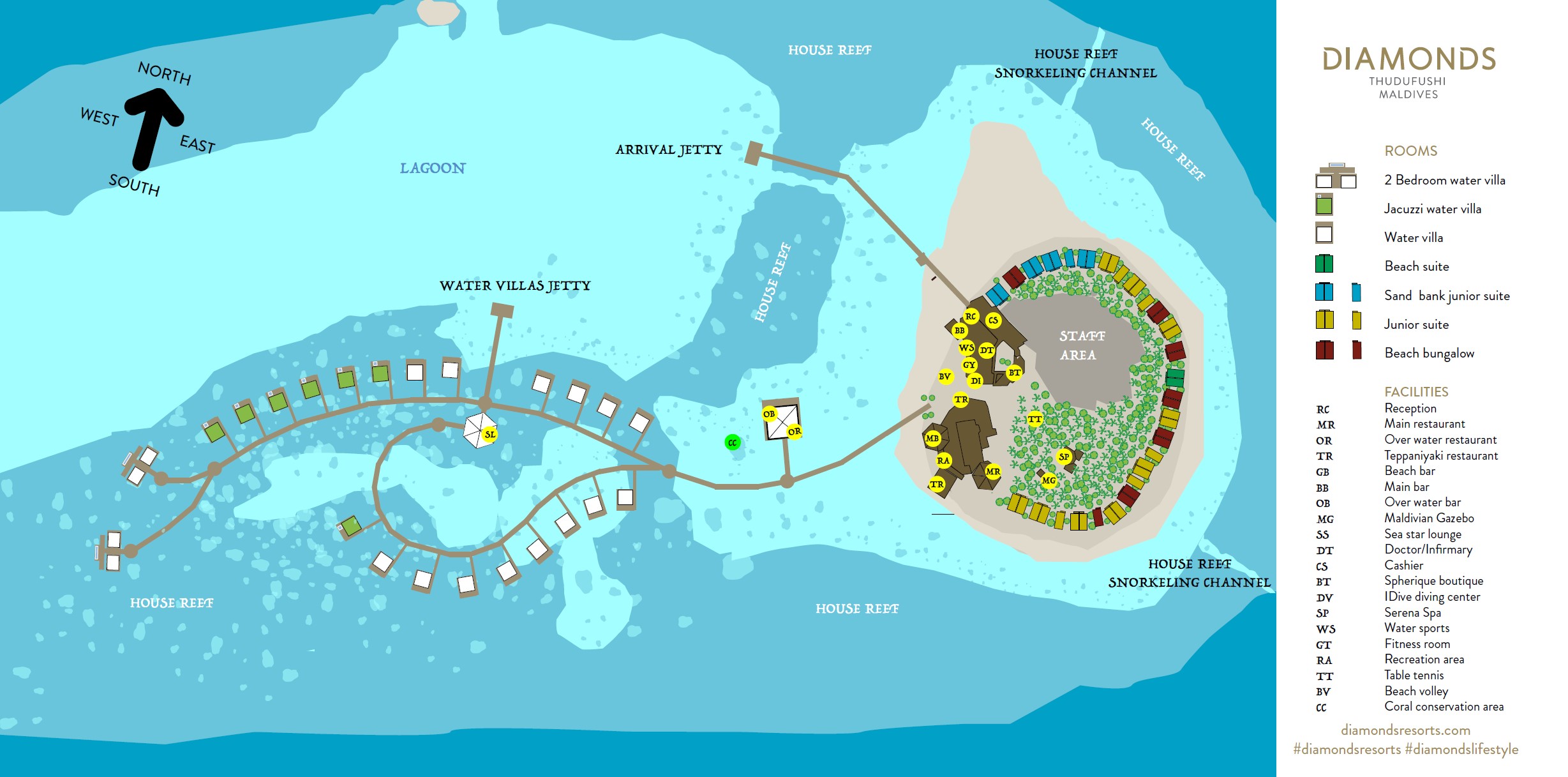
Task: Choose the OR over water restaurant map marker
Action: click(x=794, y=432)
